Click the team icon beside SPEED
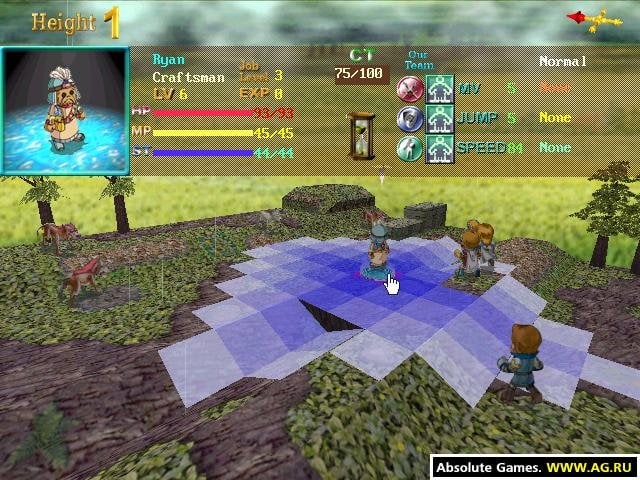Viewport: 640px width, 480px height. click(x=440, y=148)
